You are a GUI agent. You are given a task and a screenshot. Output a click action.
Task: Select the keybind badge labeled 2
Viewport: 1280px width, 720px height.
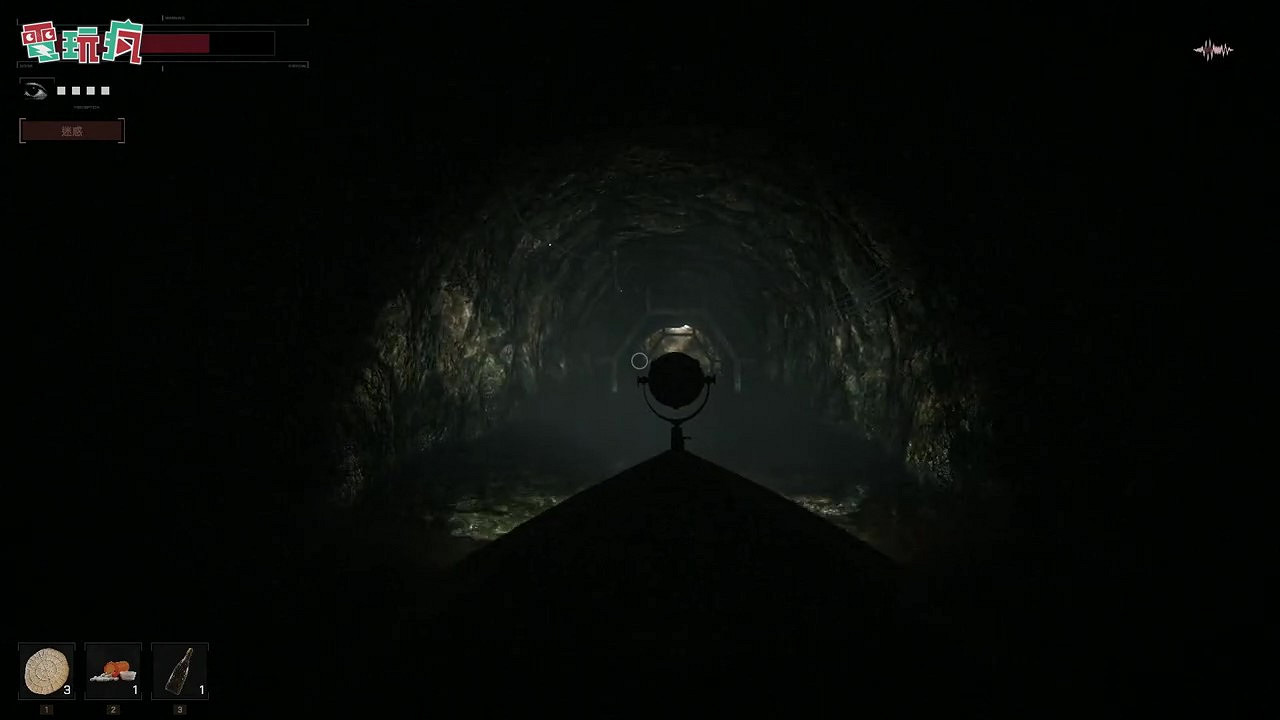(113, 708)
